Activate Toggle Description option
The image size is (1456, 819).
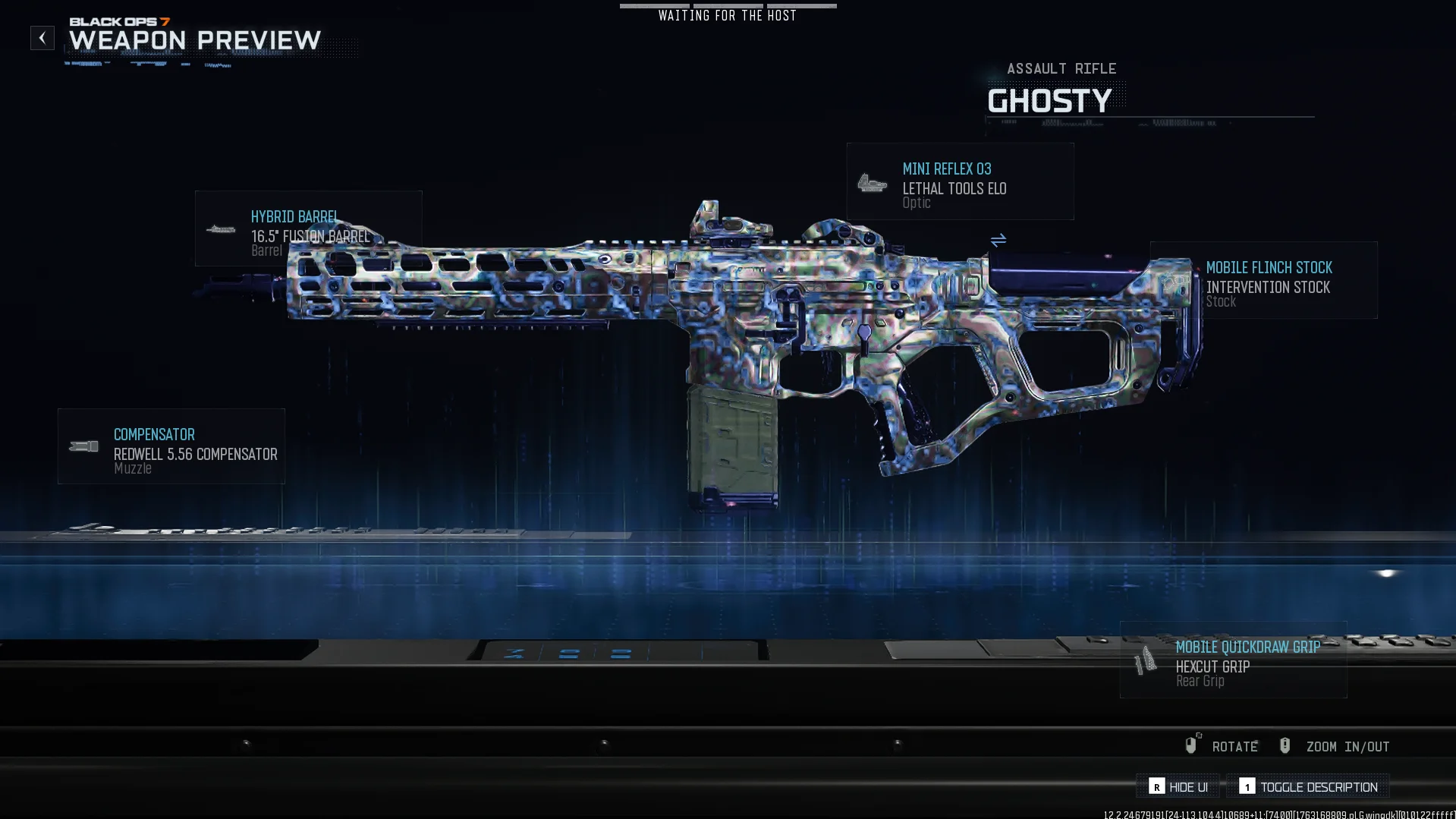point(1308,787)
